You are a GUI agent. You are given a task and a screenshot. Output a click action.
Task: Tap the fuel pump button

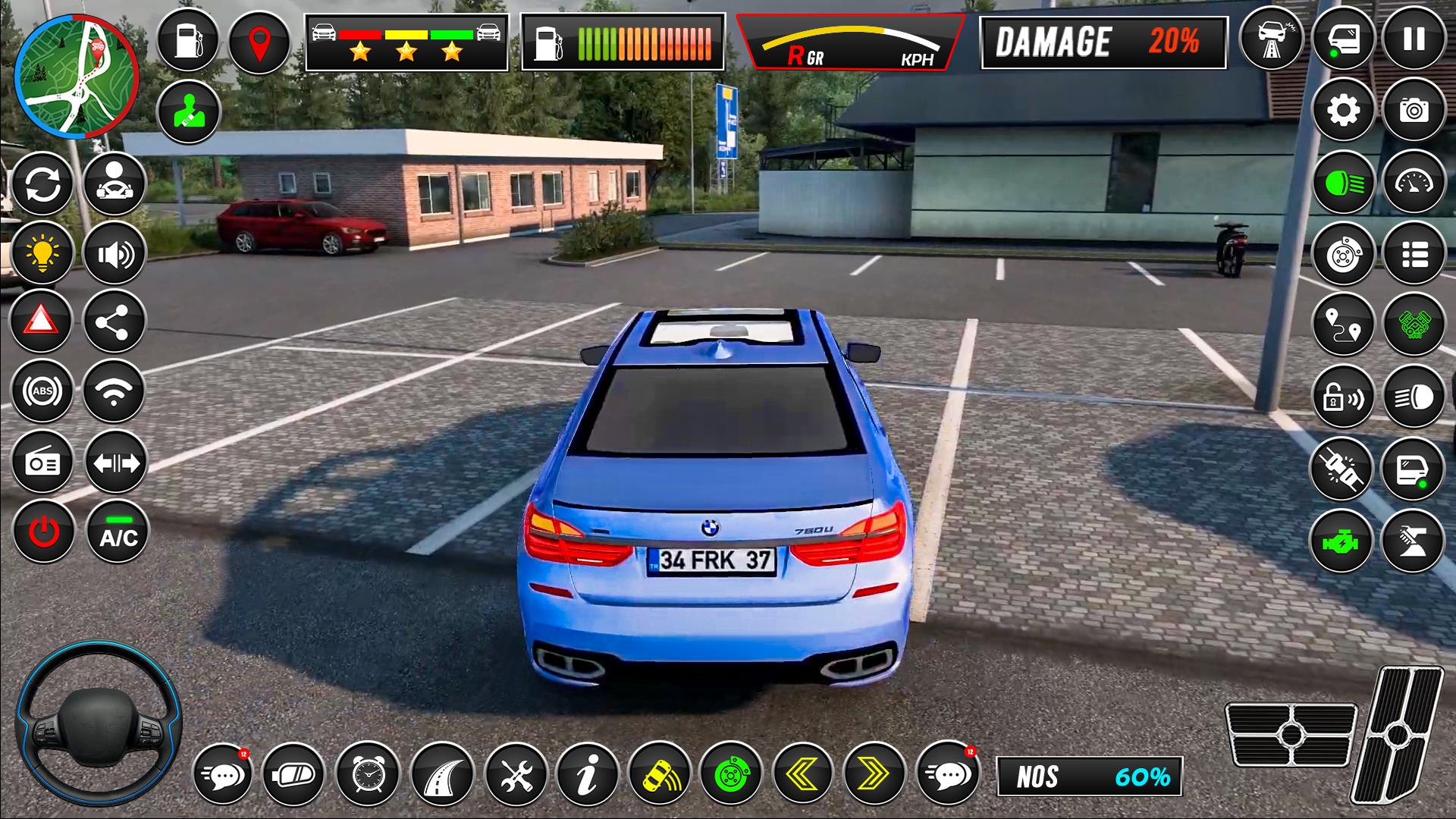coord(187,40)
